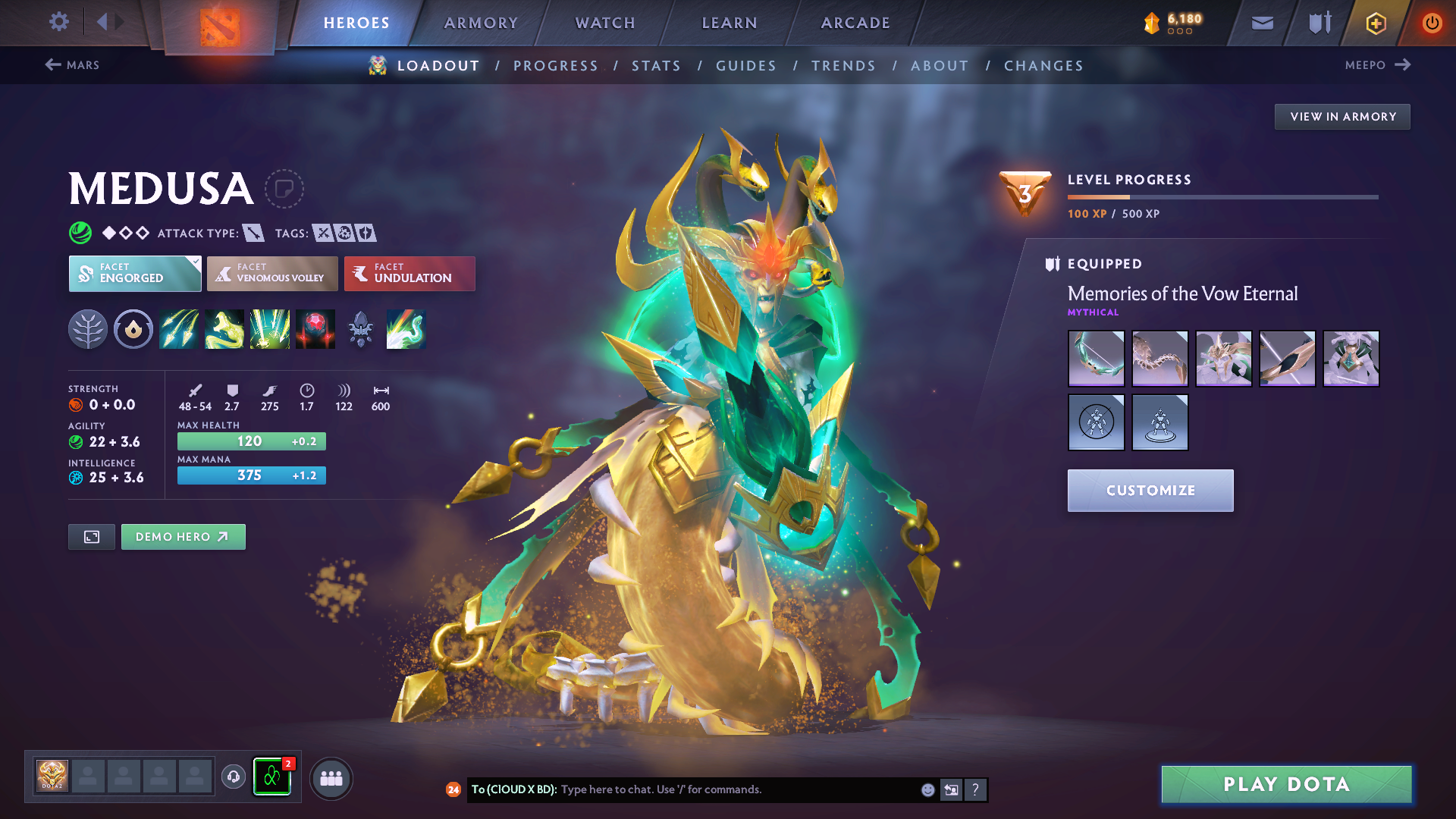Viewport: 1456px width, 819px height.
Task: Switch to the STATS tab
Action: coord(656,65)
